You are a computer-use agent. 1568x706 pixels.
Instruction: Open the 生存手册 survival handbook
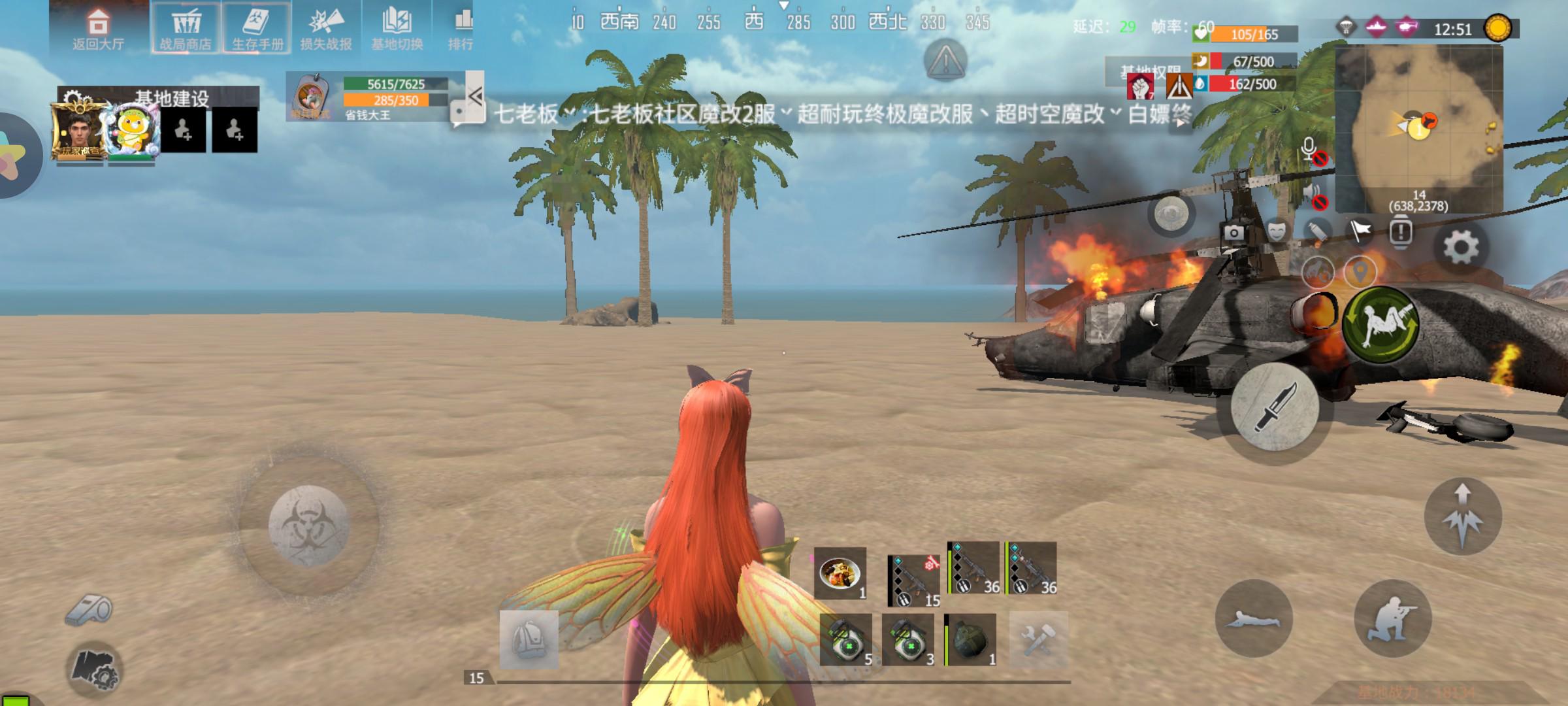click(x=257, y=29)
